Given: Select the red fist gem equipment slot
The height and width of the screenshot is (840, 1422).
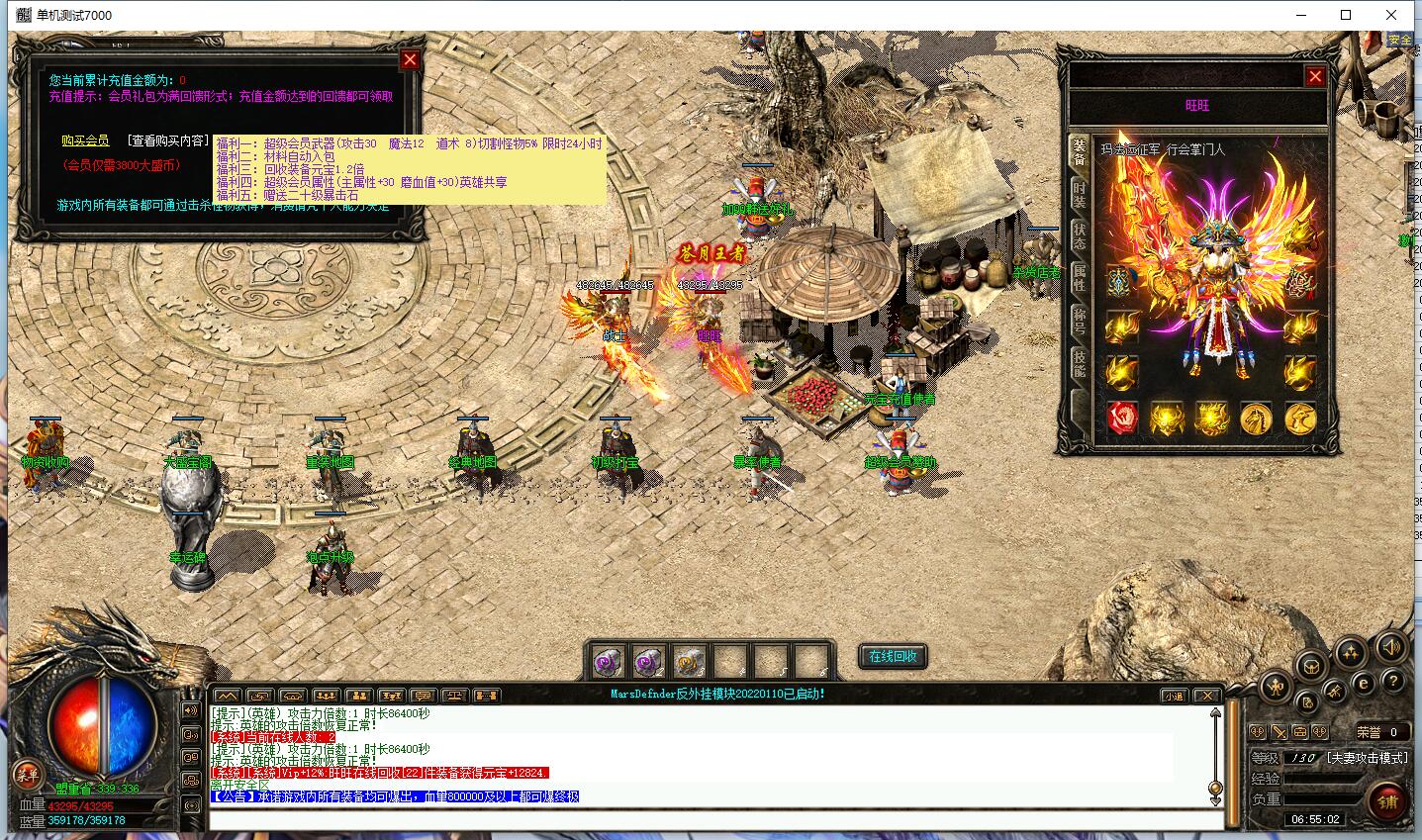Looking at the screenshot, I should pyautogui.click(x=1122, y=419).
